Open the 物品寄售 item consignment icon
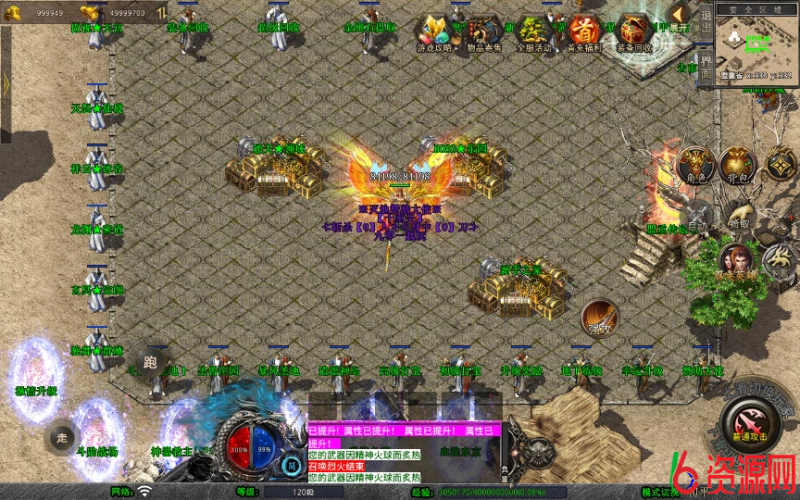The height and width of the screenshot is (500, 800). coord(485,32)
